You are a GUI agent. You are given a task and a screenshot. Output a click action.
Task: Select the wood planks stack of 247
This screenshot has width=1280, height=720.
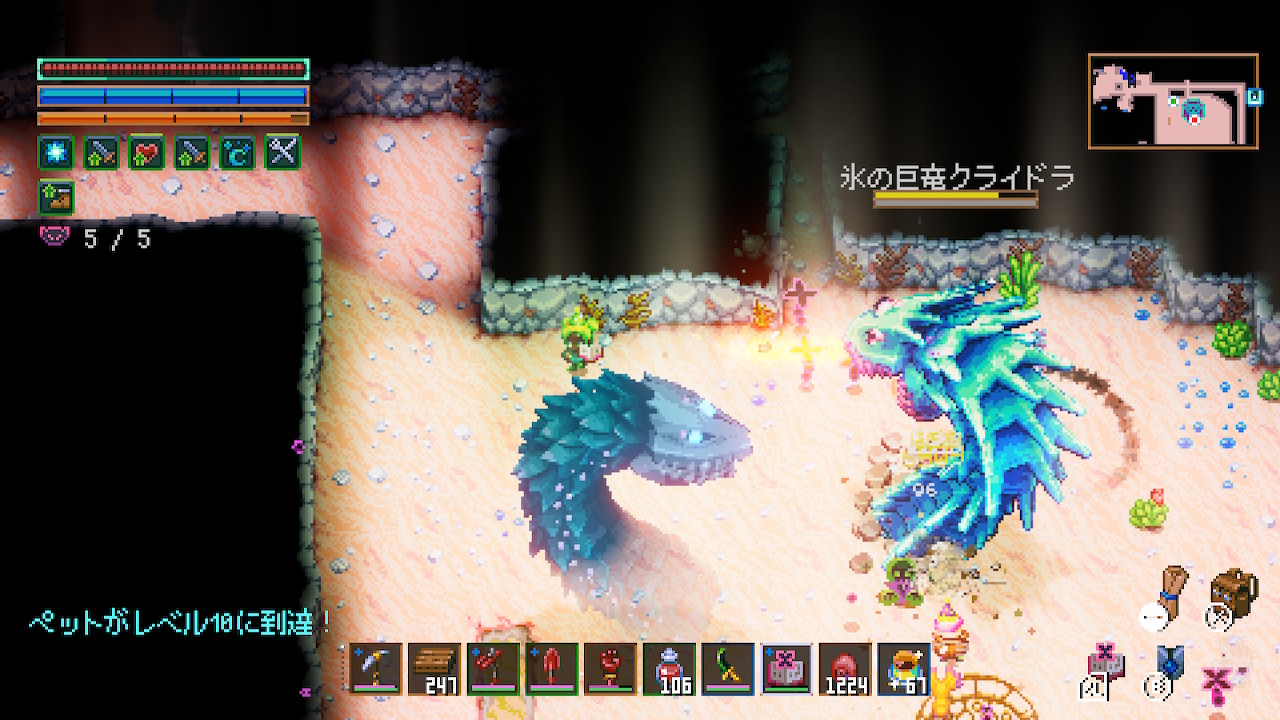point(434,667)
